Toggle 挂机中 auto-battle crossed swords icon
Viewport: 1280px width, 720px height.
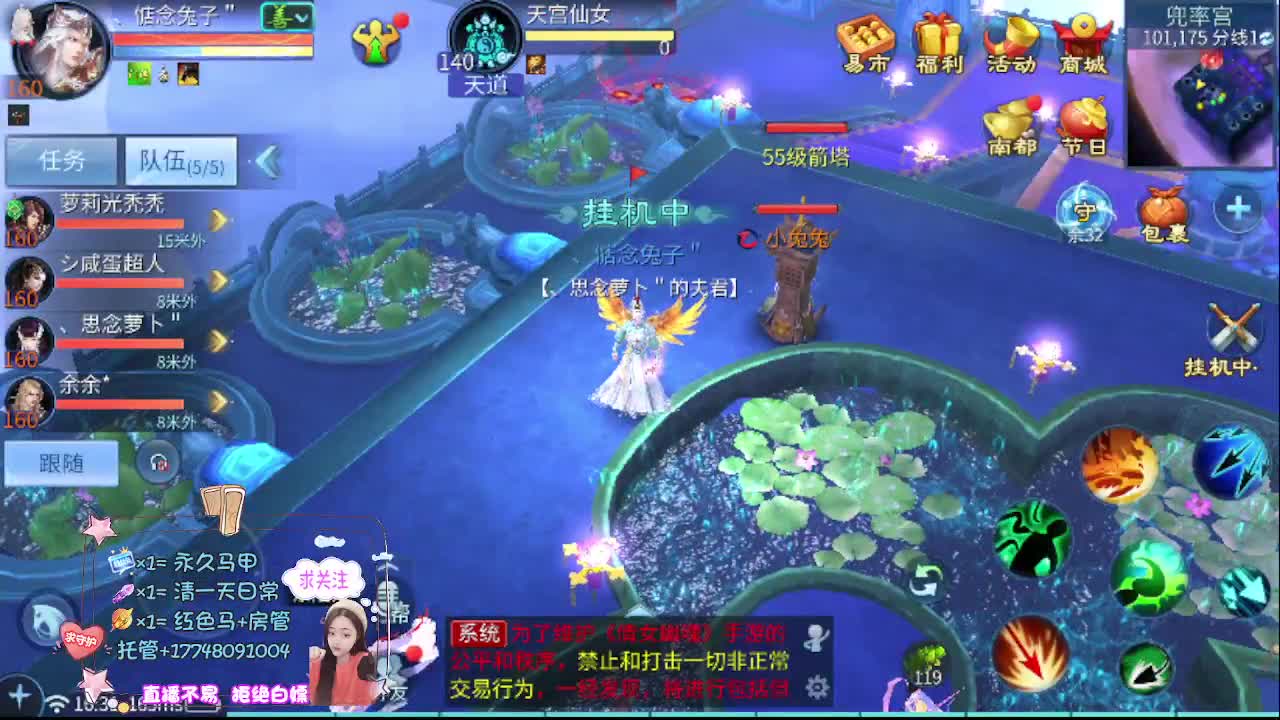coord(1237,328)
